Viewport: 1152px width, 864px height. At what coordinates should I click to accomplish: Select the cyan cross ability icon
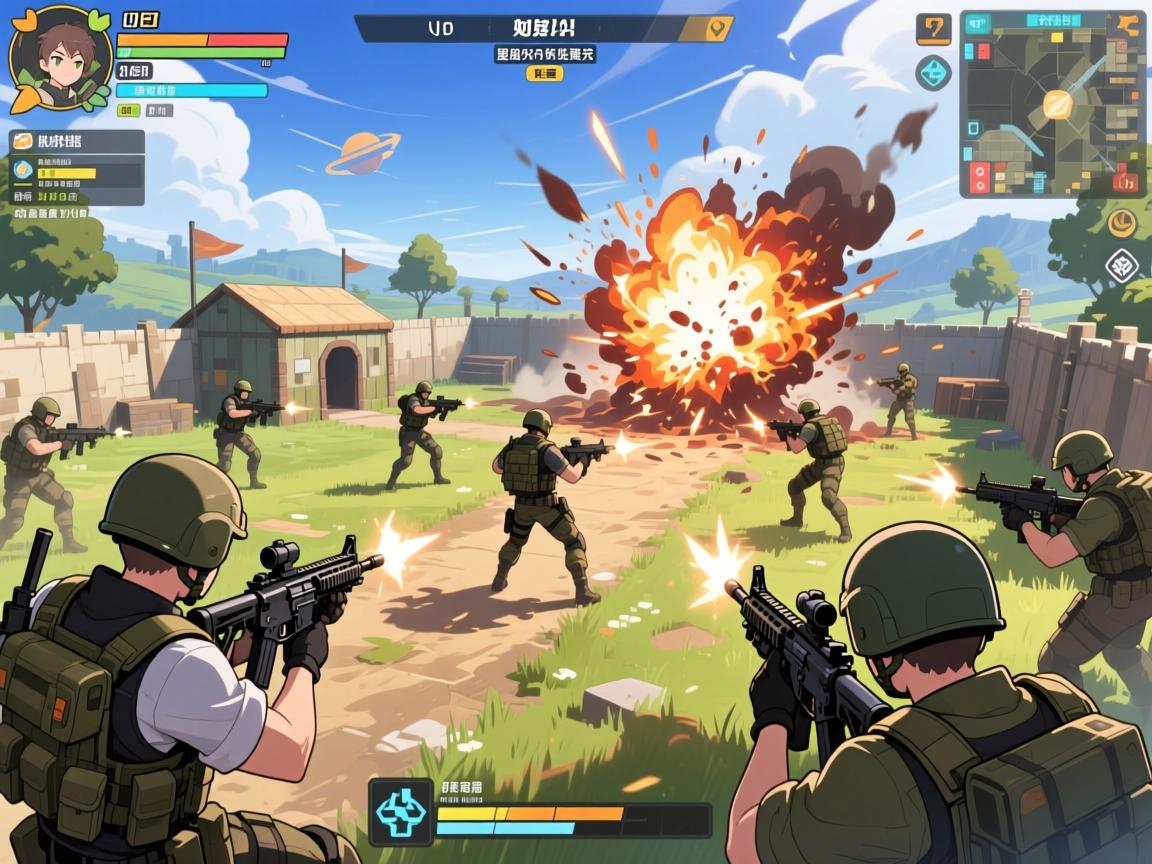(400, 811)
